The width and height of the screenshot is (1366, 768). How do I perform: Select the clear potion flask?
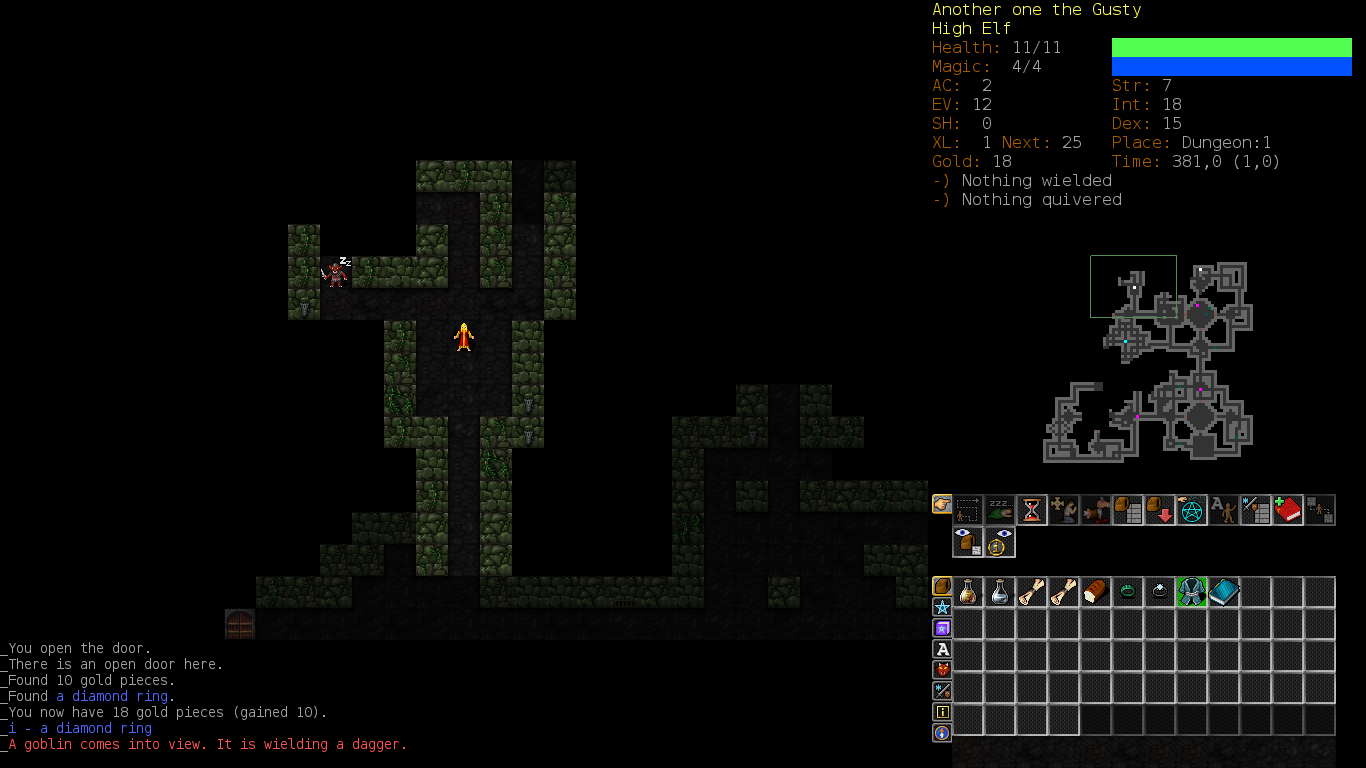[1000, 592]
